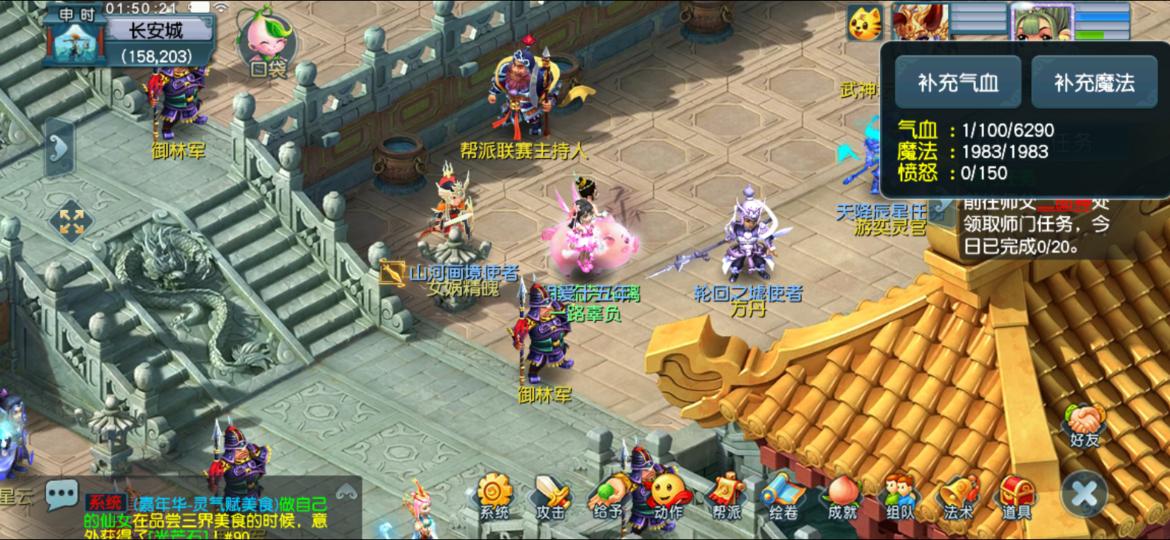
Task: Show the 绘卷 scroll collection
Action: (x=783, y=495)
